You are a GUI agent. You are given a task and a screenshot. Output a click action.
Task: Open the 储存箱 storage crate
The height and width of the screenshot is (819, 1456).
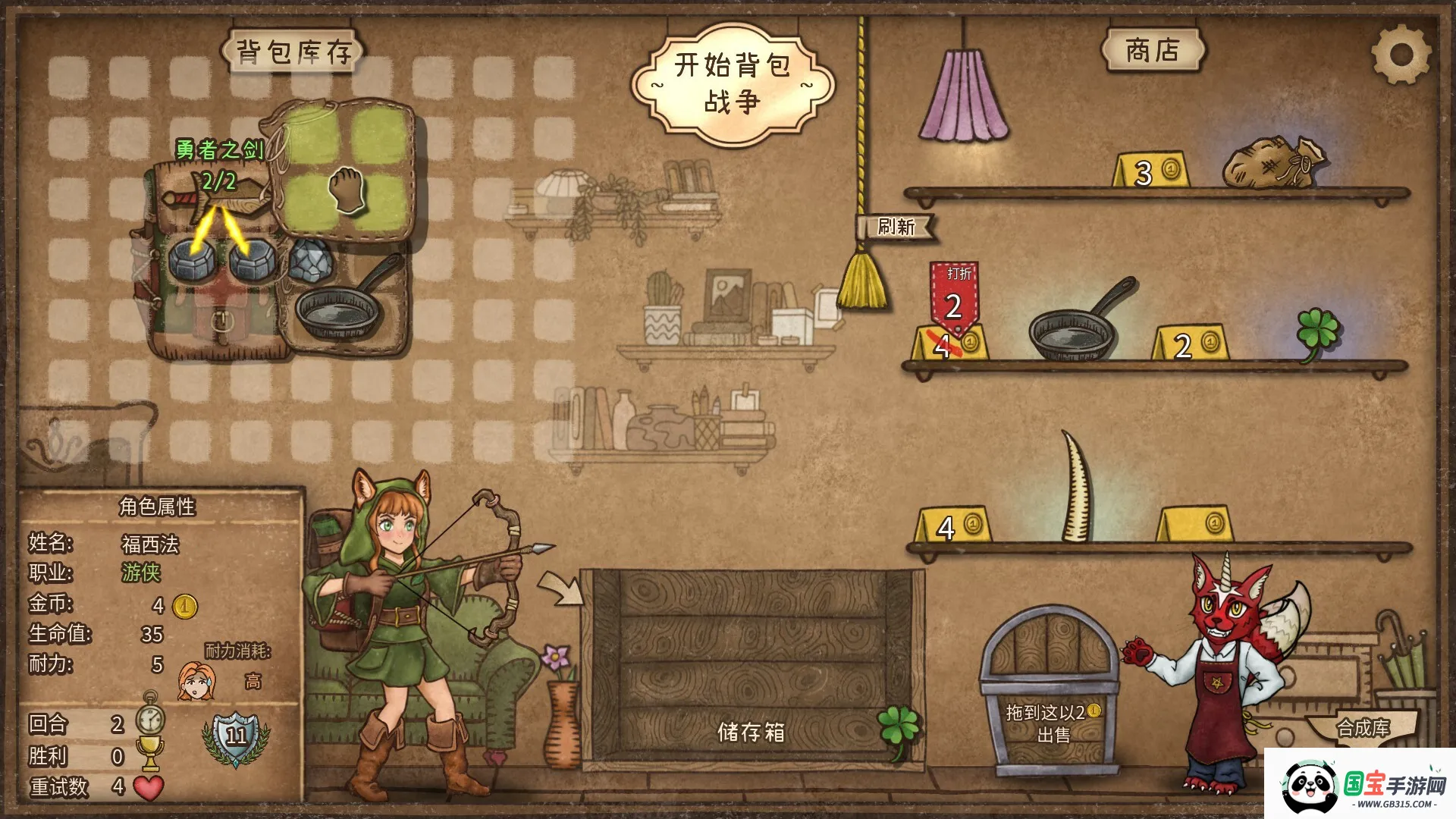point(751,667)
